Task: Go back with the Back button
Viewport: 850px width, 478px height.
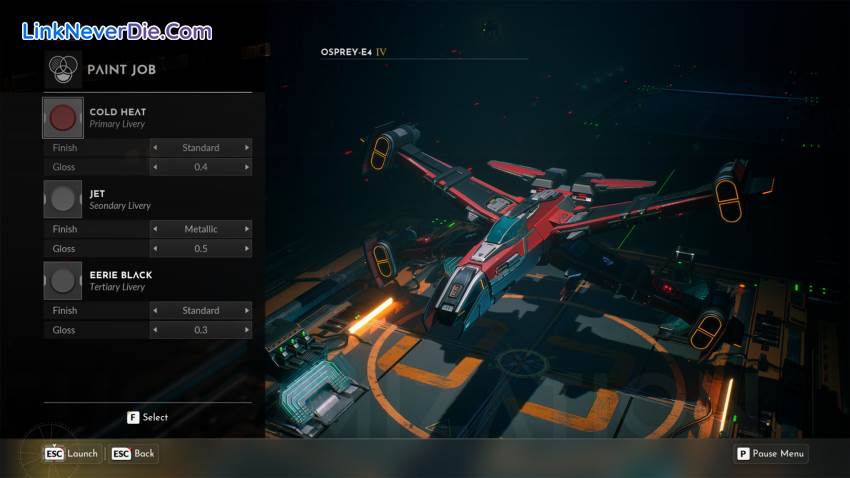Action: click(x=134, y=454)
